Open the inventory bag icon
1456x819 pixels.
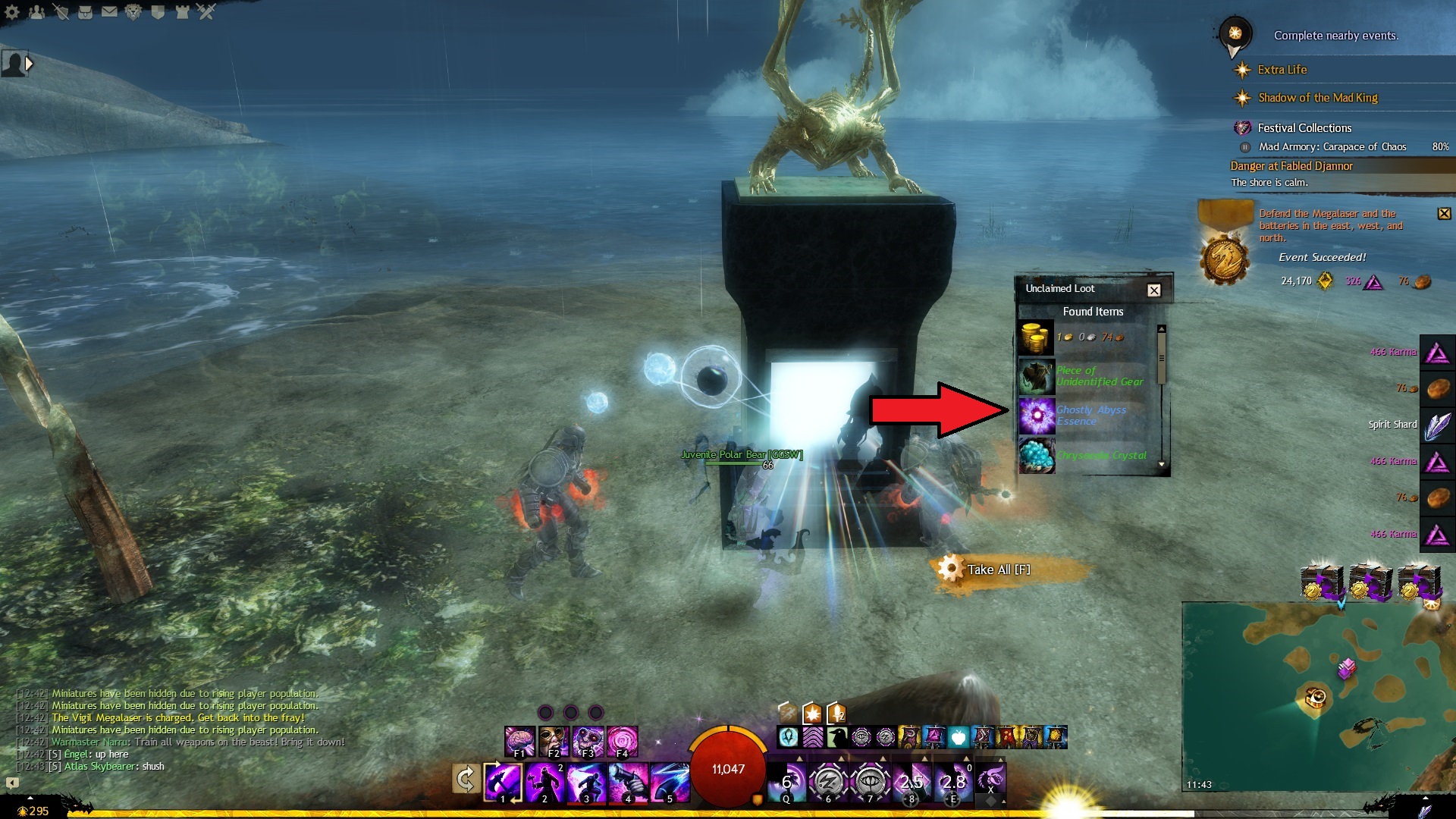click(85, 11)
